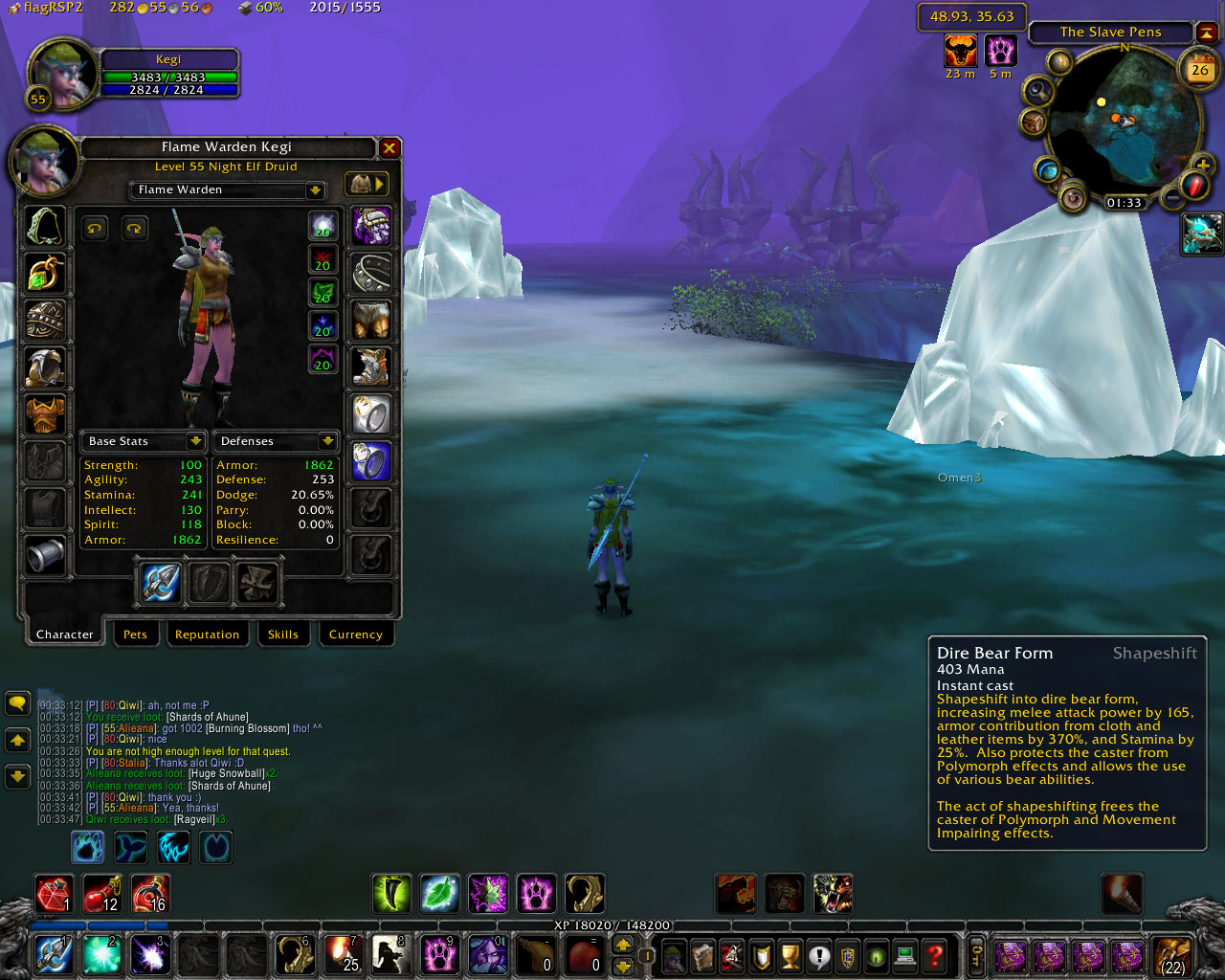Expand the Defenses stat dropdown
This screenshot has height=980, width=1225.
pyautogui.click(x=327, y=441)
